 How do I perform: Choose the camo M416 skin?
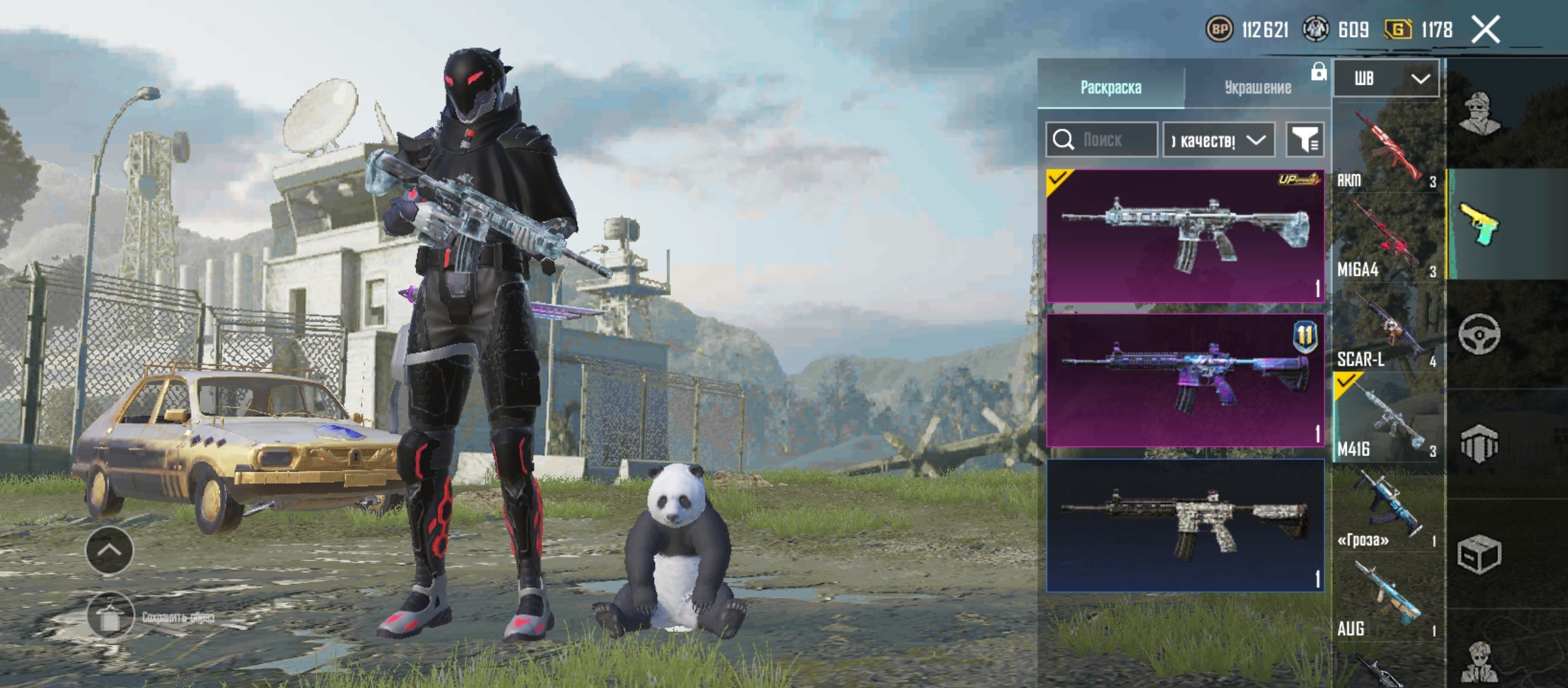point(1185,525)
